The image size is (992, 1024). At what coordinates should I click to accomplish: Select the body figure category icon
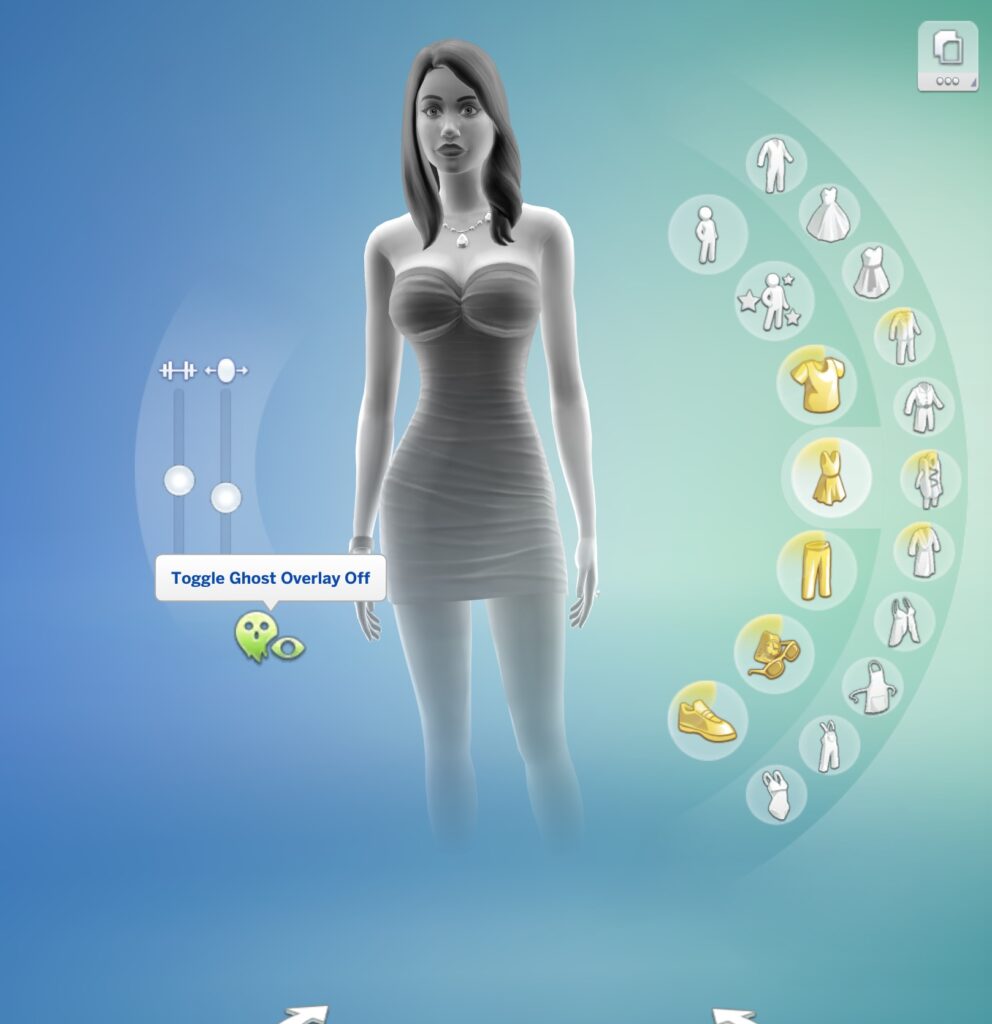(707, 234)
